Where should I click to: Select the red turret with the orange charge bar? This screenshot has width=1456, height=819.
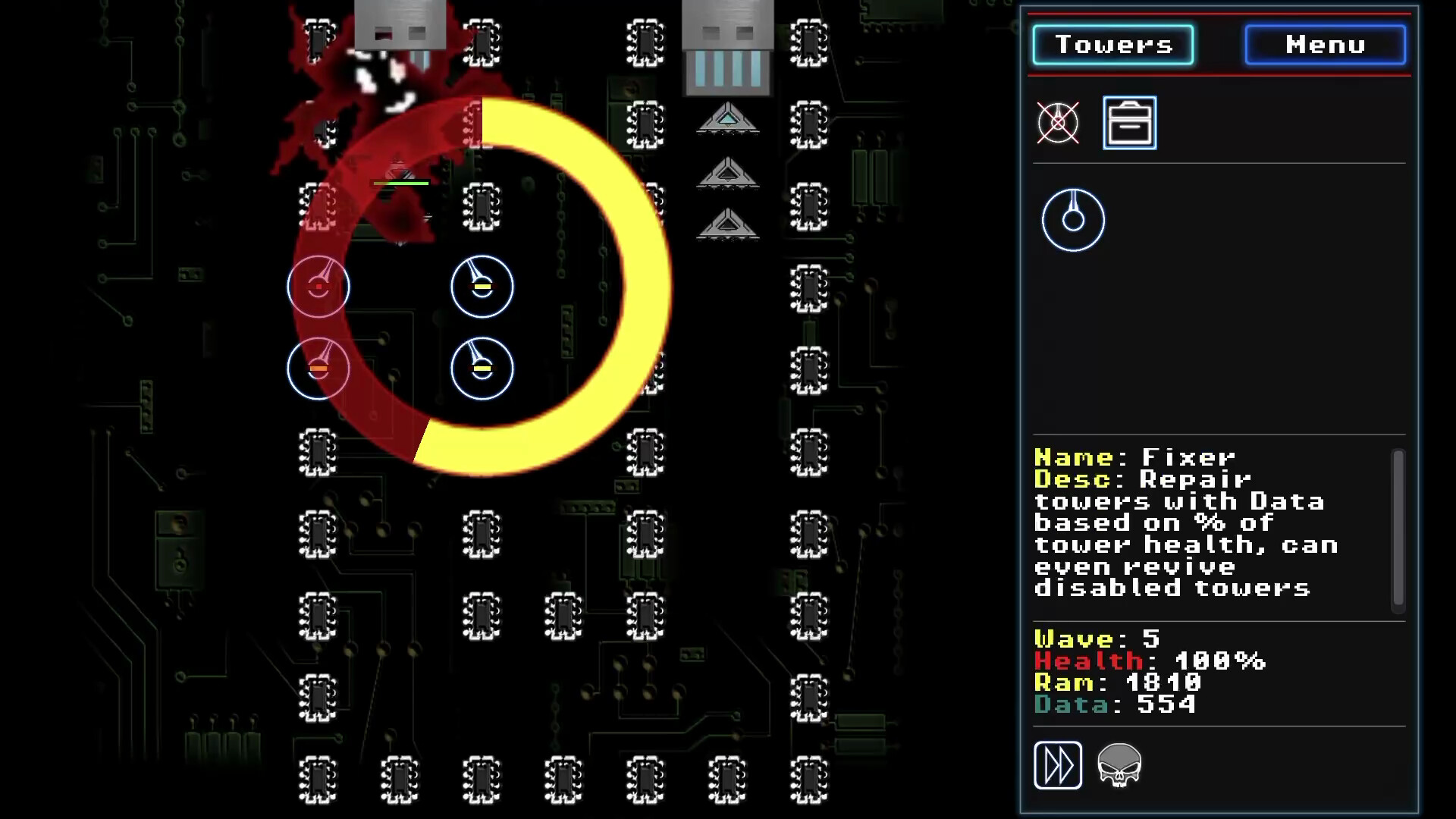(x=318, y=368)
